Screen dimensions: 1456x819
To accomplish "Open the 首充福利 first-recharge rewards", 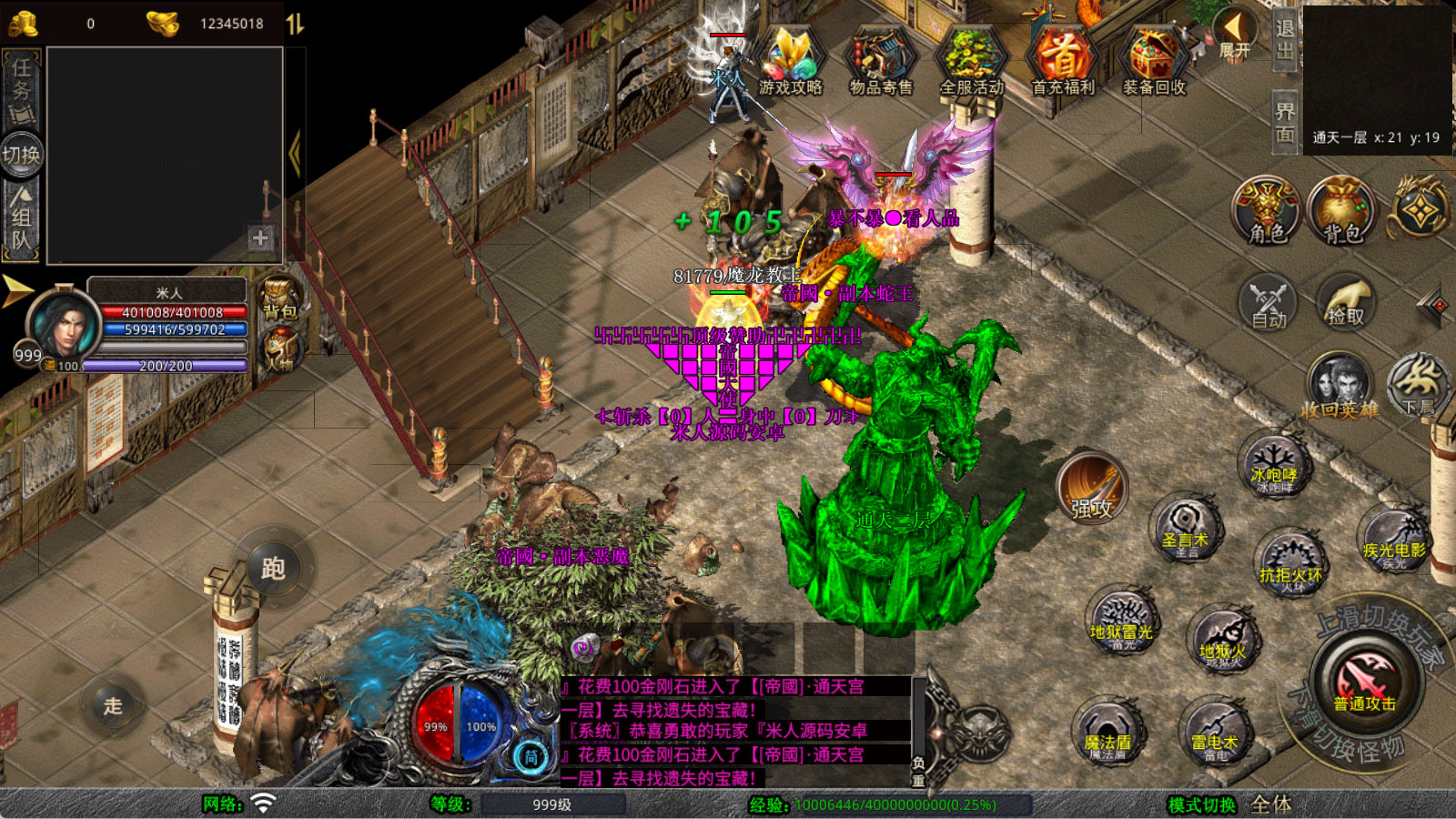I will point(1062,62).
